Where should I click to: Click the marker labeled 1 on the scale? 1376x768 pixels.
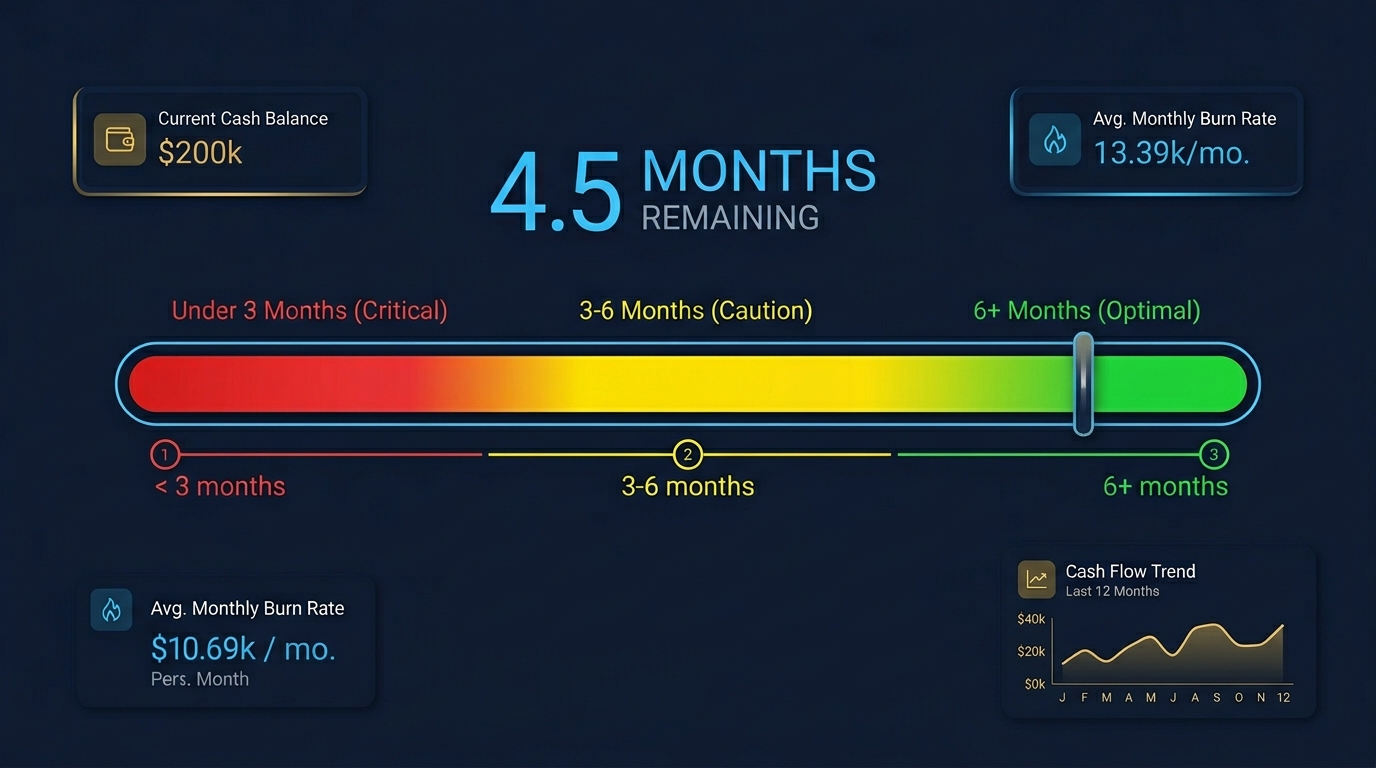pyautogui.click(x=165, y=454)
